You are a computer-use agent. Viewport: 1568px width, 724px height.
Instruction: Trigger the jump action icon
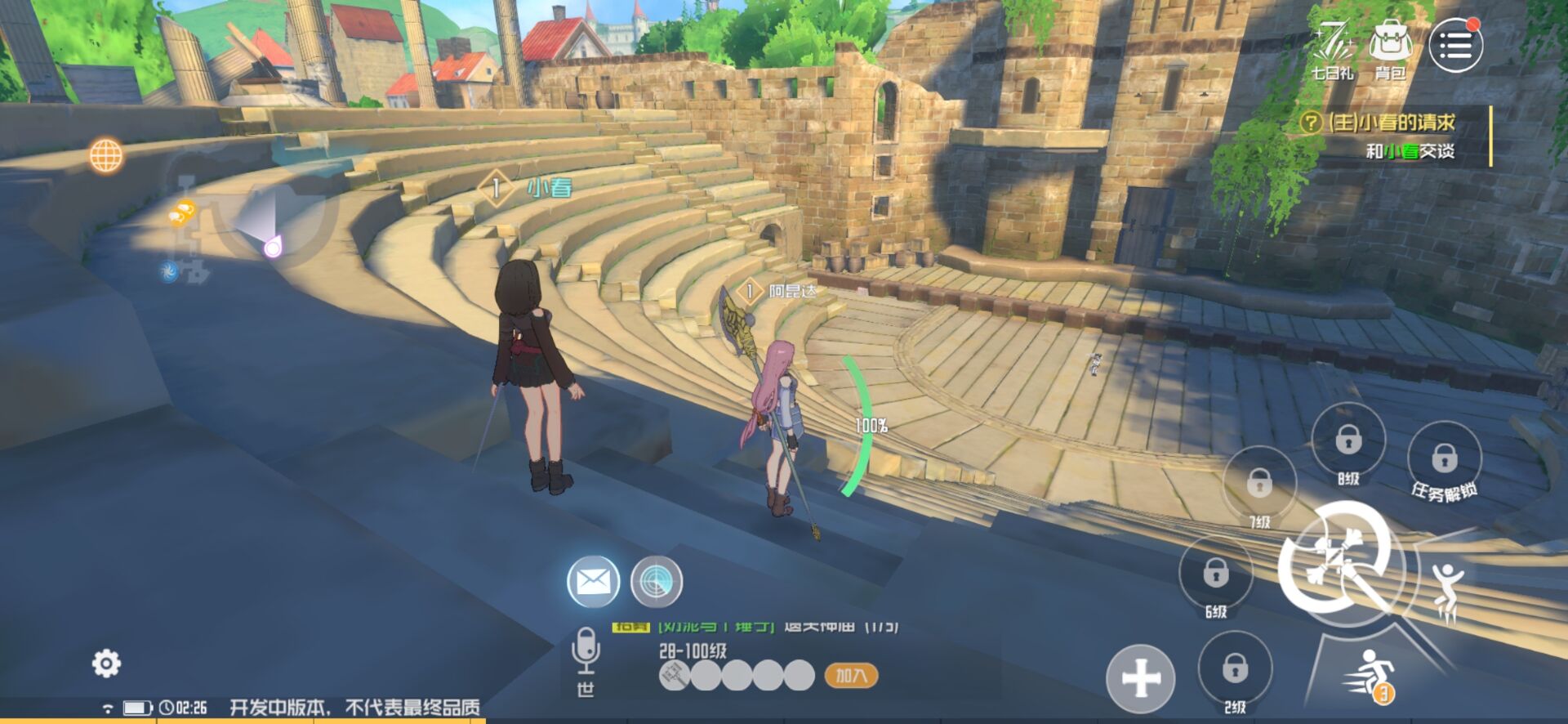(1445, 588)
